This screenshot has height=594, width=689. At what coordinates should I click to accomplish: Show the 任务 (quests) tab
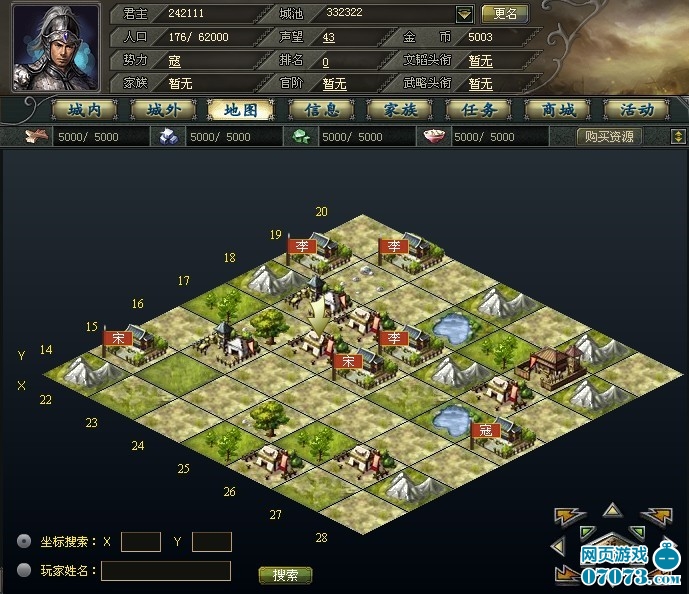coord(480,110)
